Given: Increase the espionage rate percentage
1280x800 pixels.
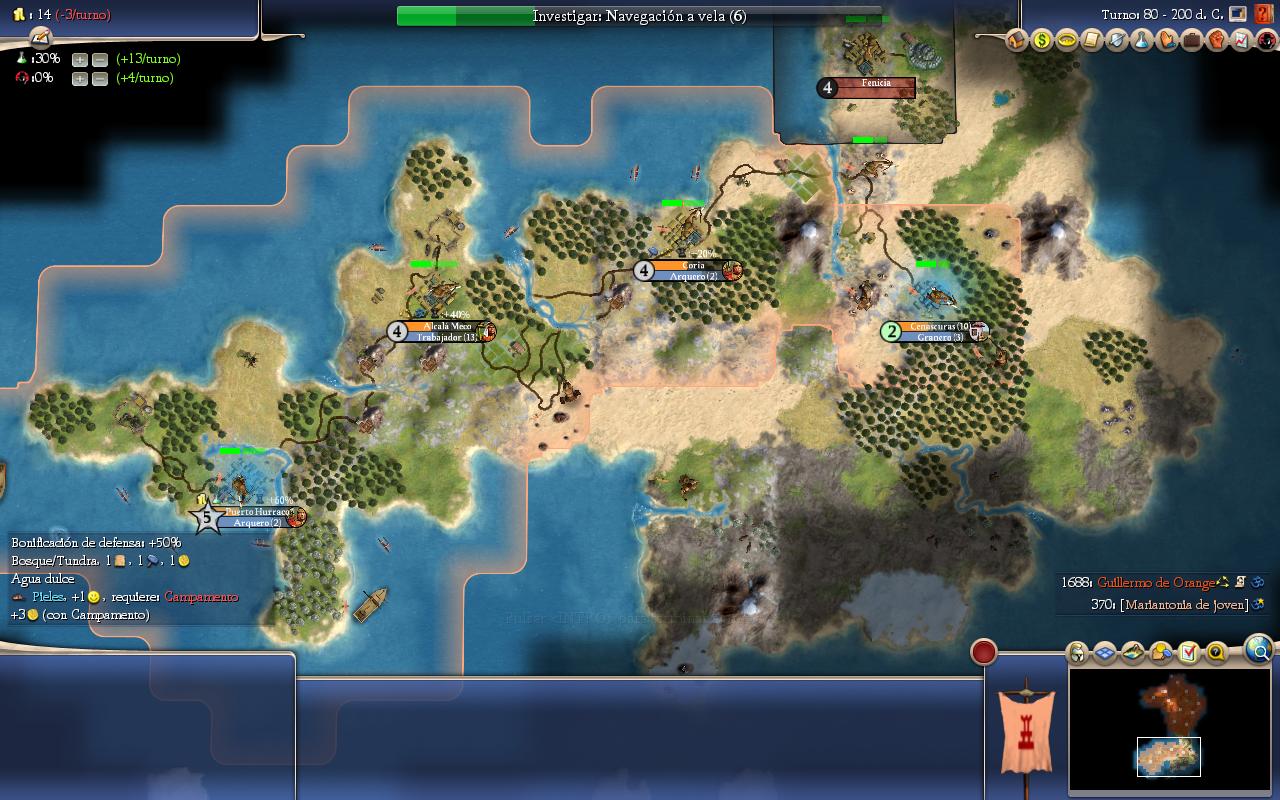Looking at the screenshot, I should coord(80,78).
